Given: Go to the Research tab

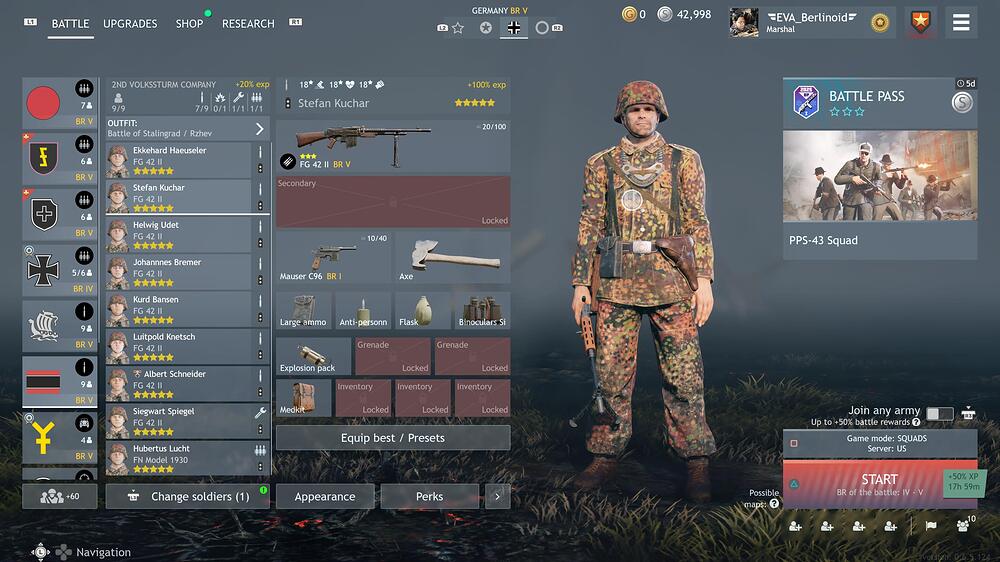Looking at the screenshot, I should (248, 24).
